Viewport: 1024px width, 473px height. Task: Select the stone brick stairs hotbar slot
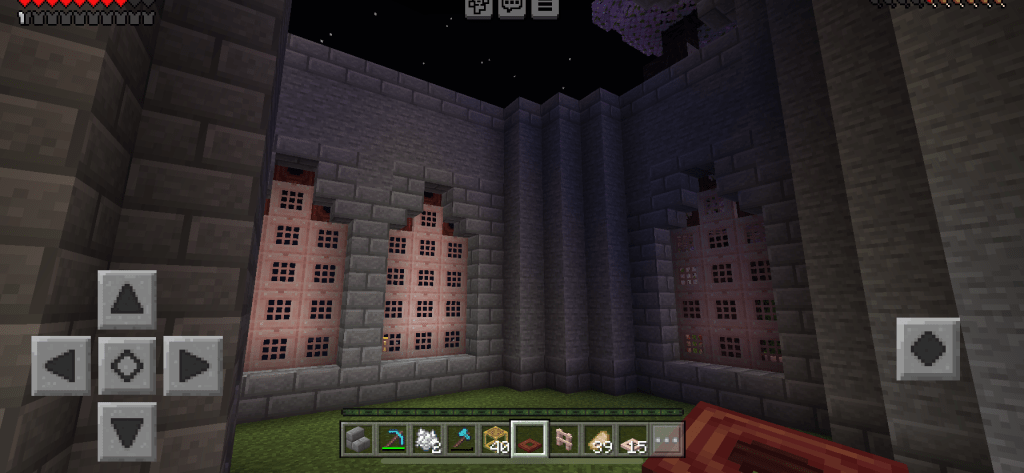pos(357,438)
